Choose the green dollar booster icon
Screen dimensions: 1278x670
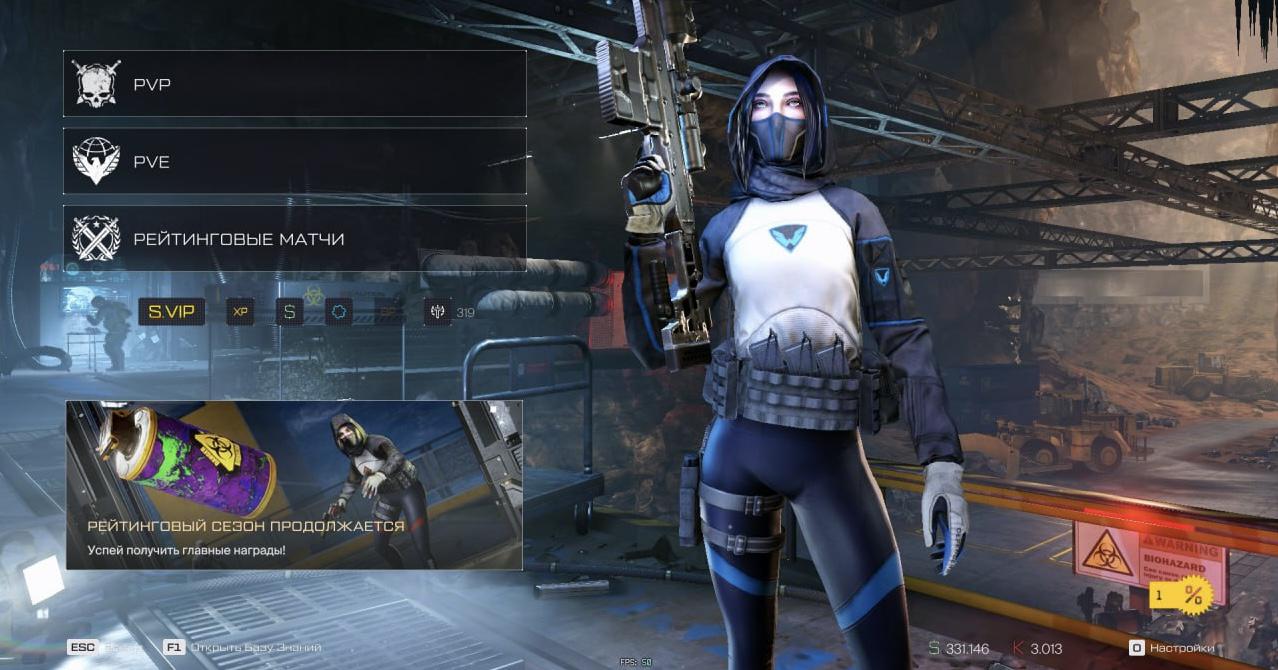click(x=290, y=312)
